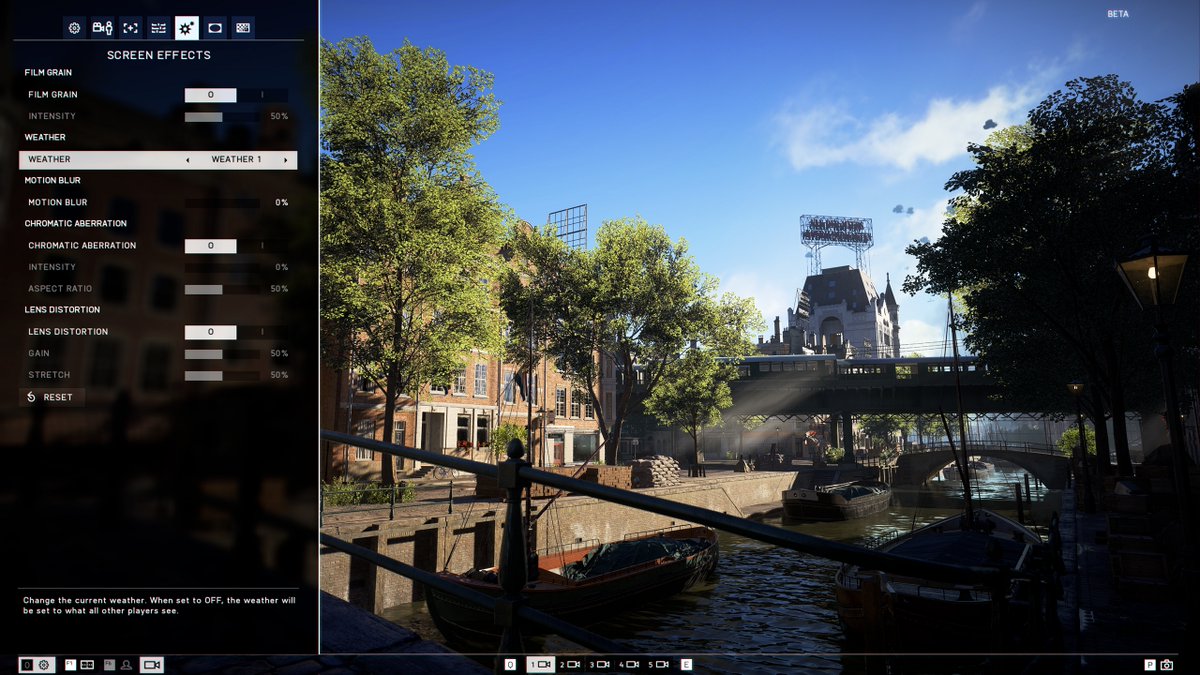Take a screenshot with the camera icon

click(1166, 664)
